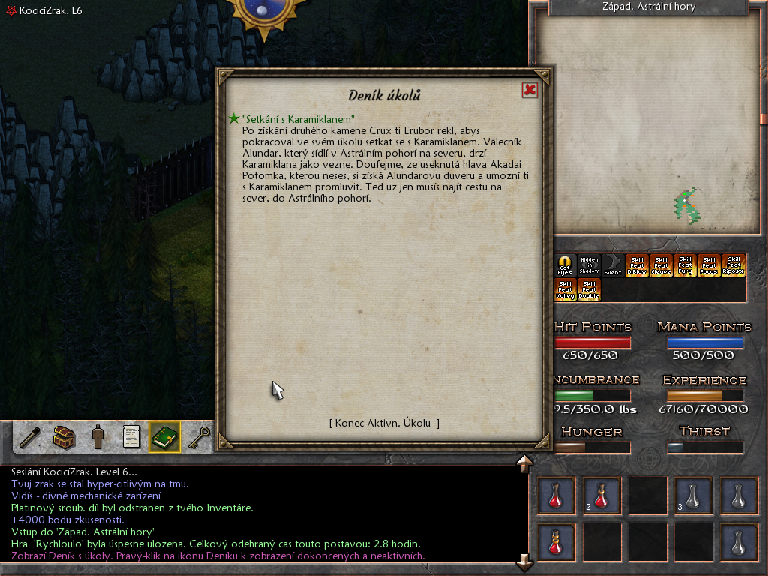Close the Deník úkolů quest journal
The width and height of the screenshot is (768, 576).
click(x=530, y=90)
